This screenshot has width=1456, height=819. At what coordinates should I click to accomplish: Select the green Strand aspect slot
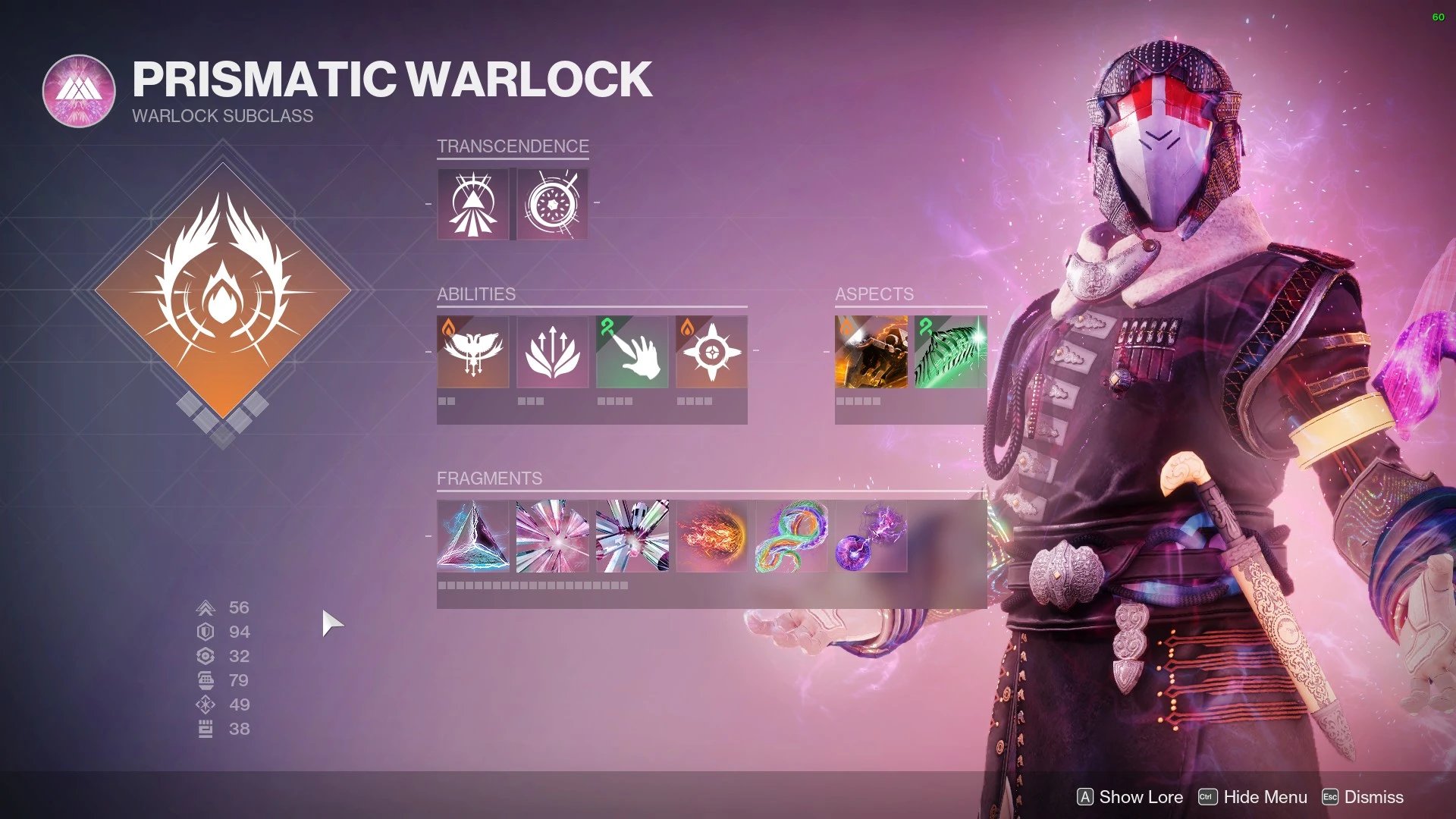pyautogui.click(x=951, y=352)
